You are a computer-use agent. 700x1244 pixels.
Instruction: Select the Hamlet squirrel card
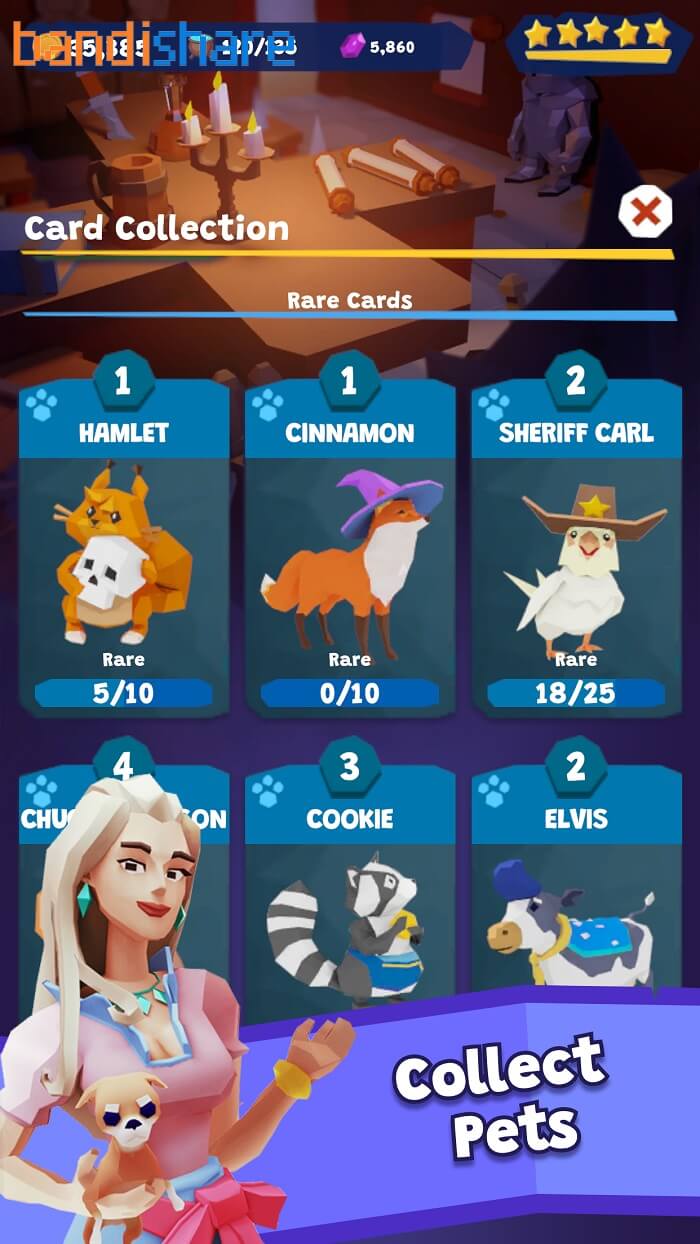(x=123, y=550)
